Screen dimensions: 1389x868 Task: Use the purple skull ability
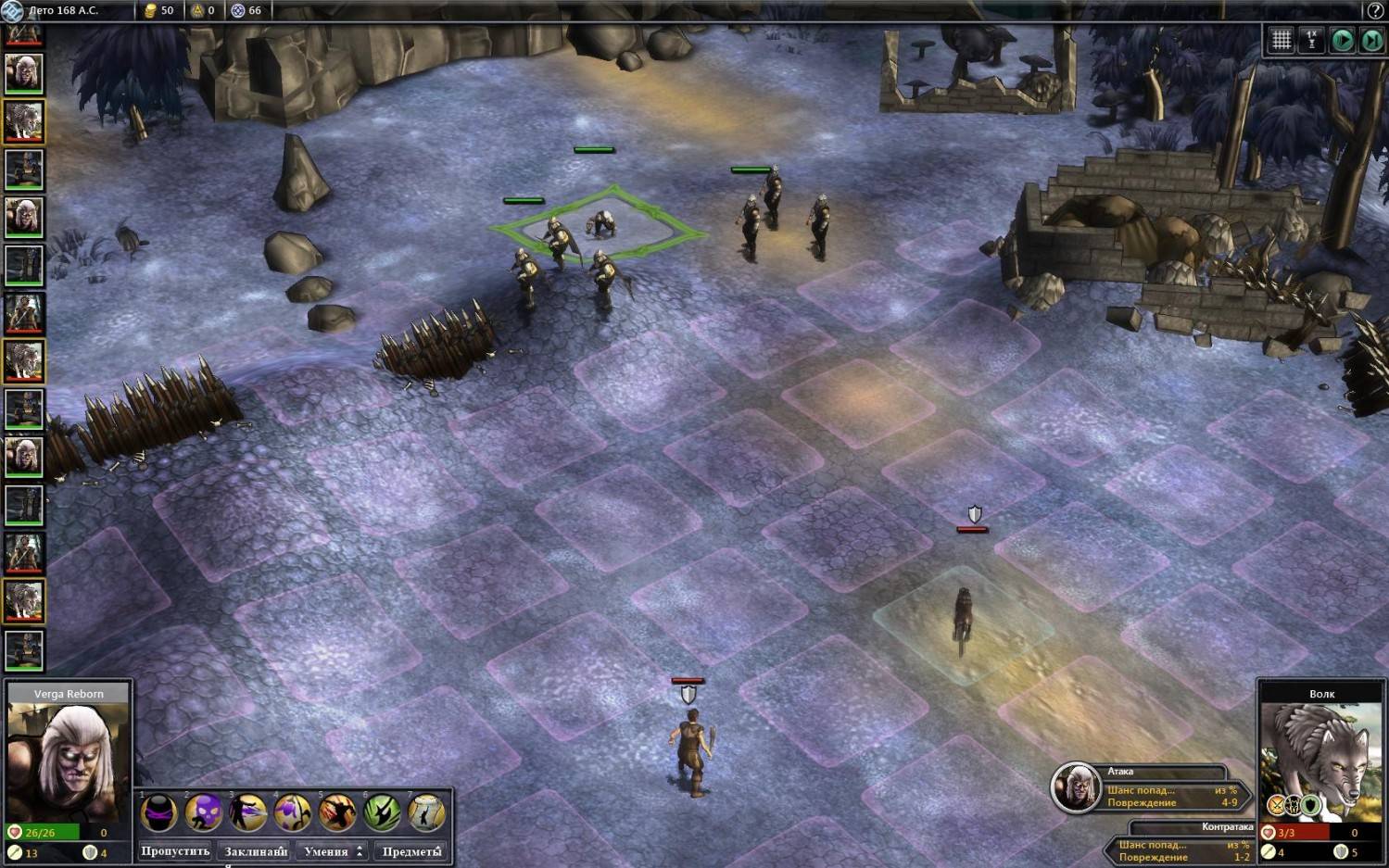click(x=204, y=813)
